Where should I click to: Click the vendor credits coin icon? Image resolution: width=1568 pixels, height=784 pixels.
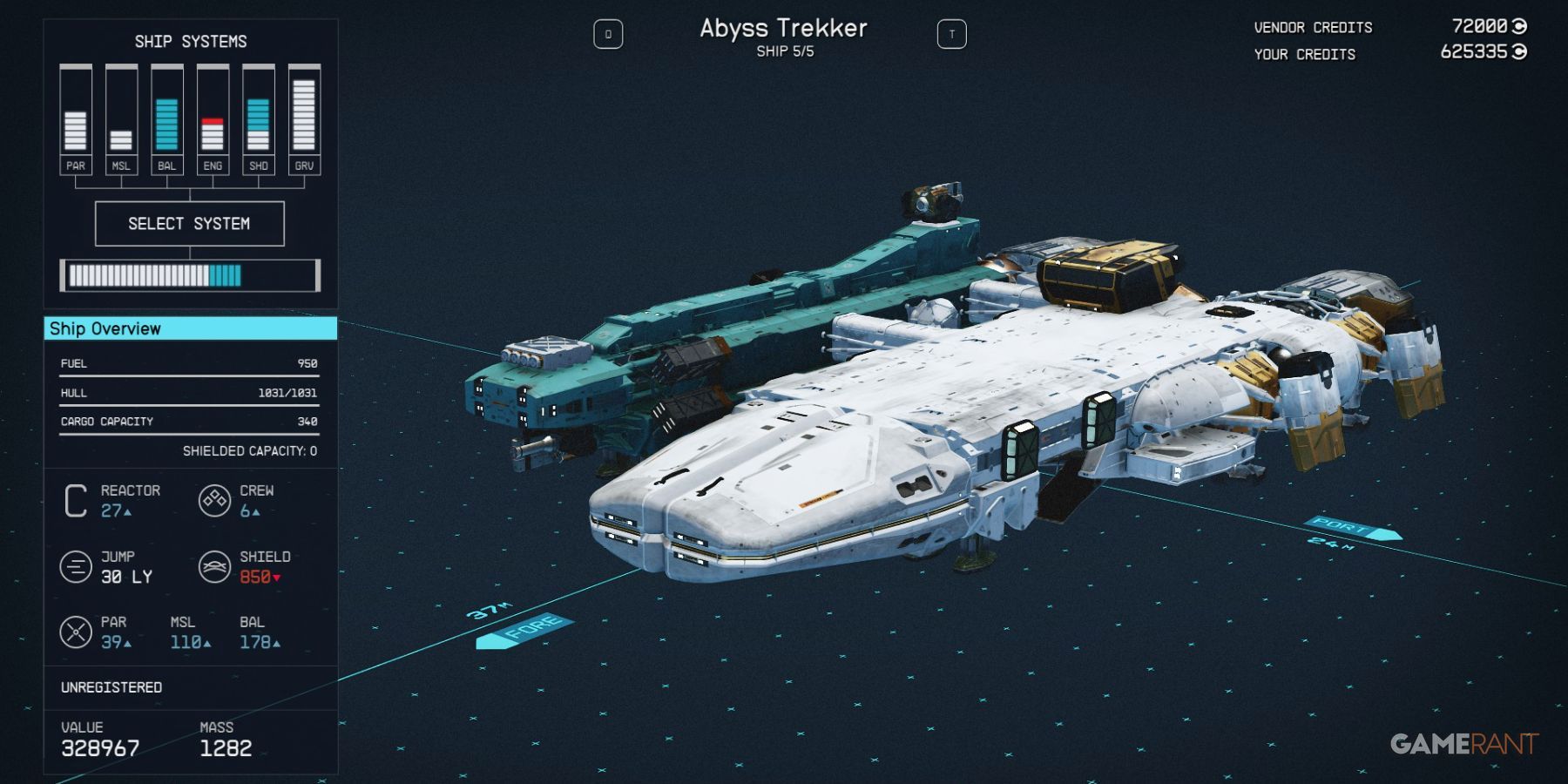(1517, 26)
